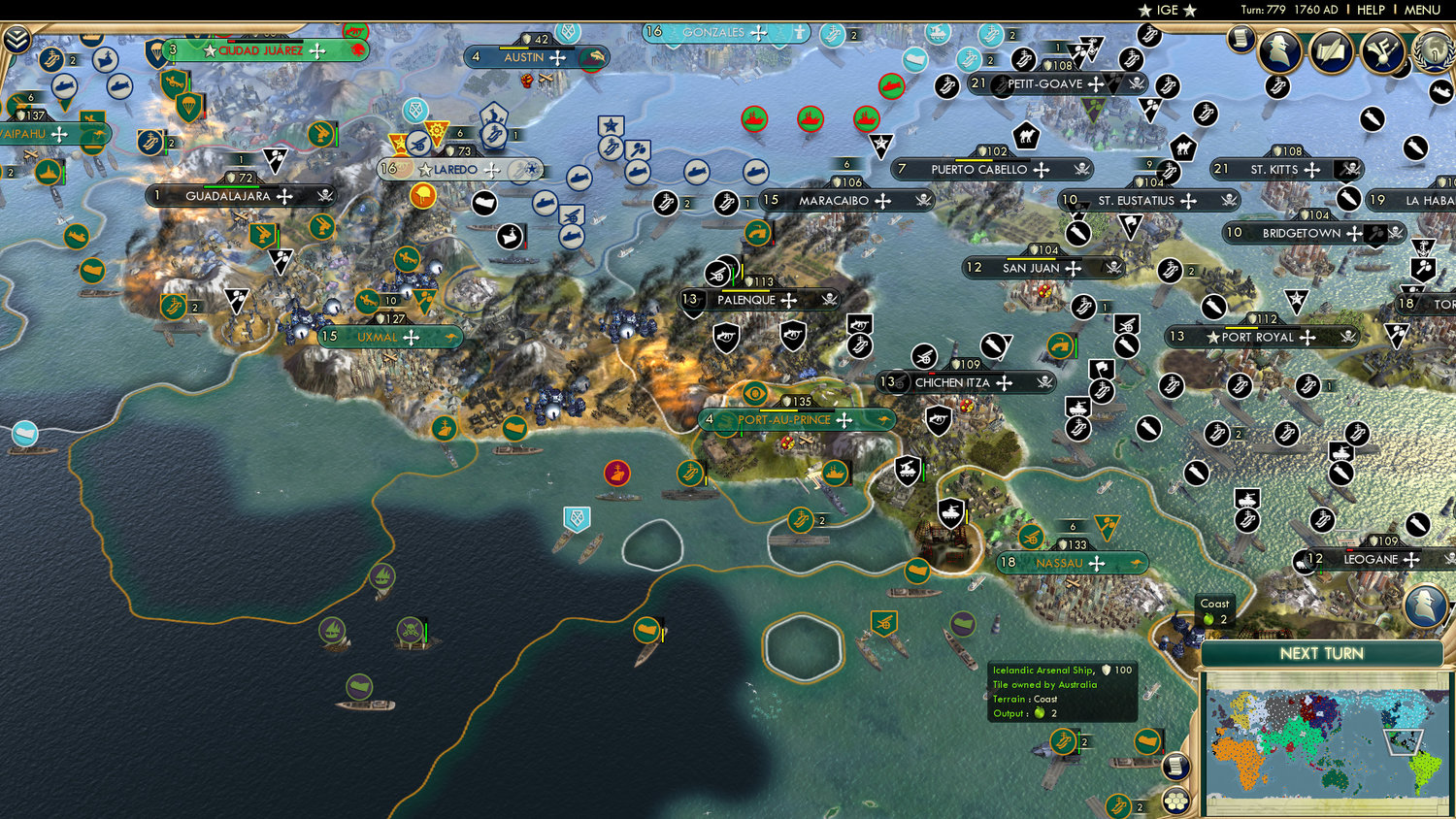Screen dimensions: 1456x819
Task: View Diplomatic Victory laurel wreath icon
Action: tap(1433, 51)
